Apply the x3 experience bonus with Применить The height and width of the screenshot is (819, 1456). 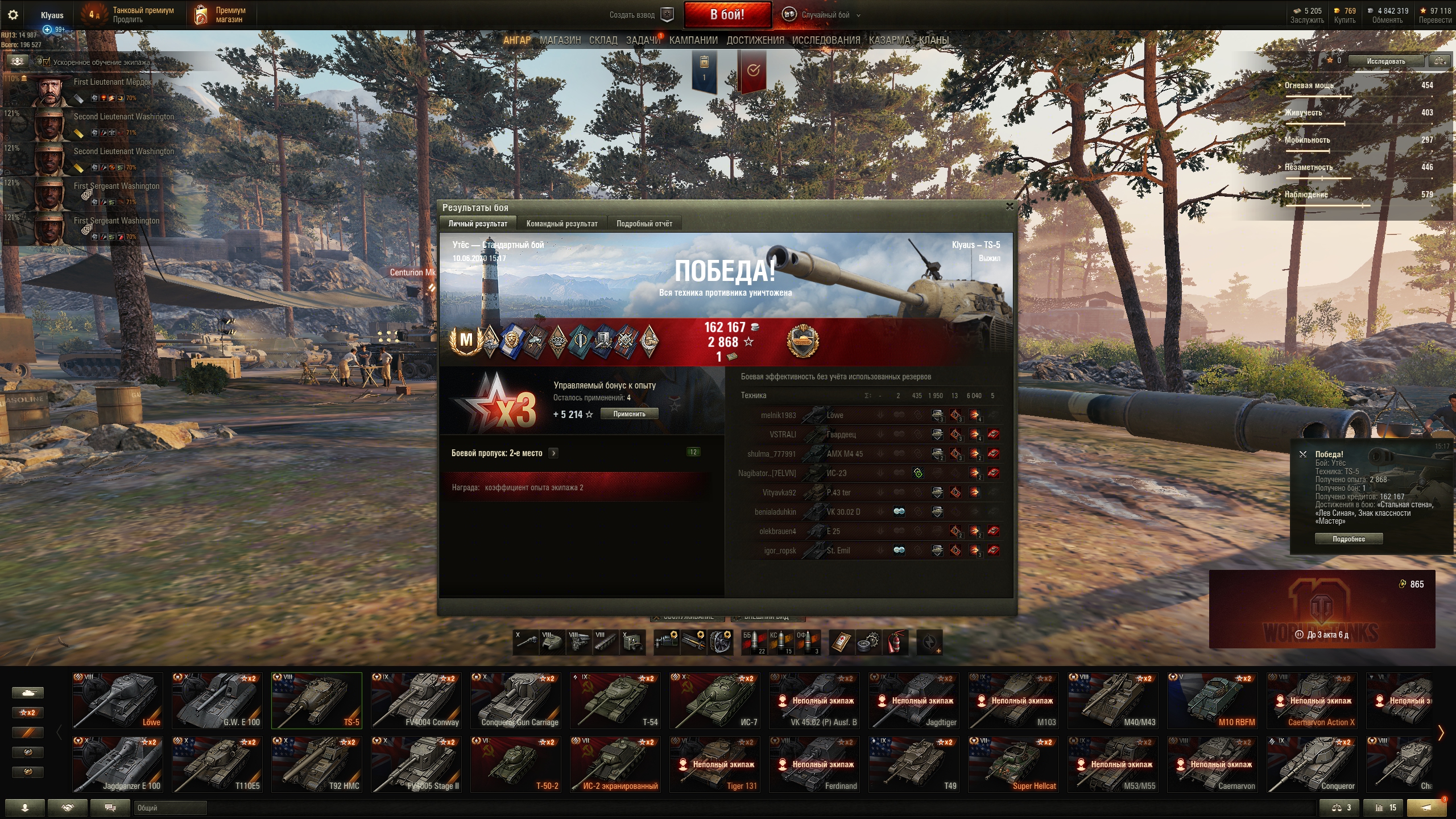629,414
